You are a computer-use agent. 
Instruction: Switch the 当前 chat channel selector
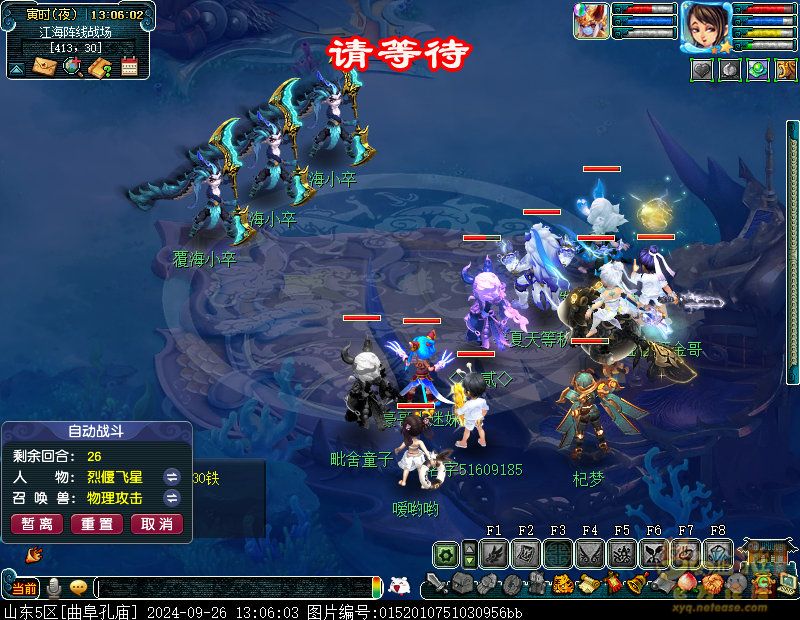pyautogui.click(x=25, y=588)
